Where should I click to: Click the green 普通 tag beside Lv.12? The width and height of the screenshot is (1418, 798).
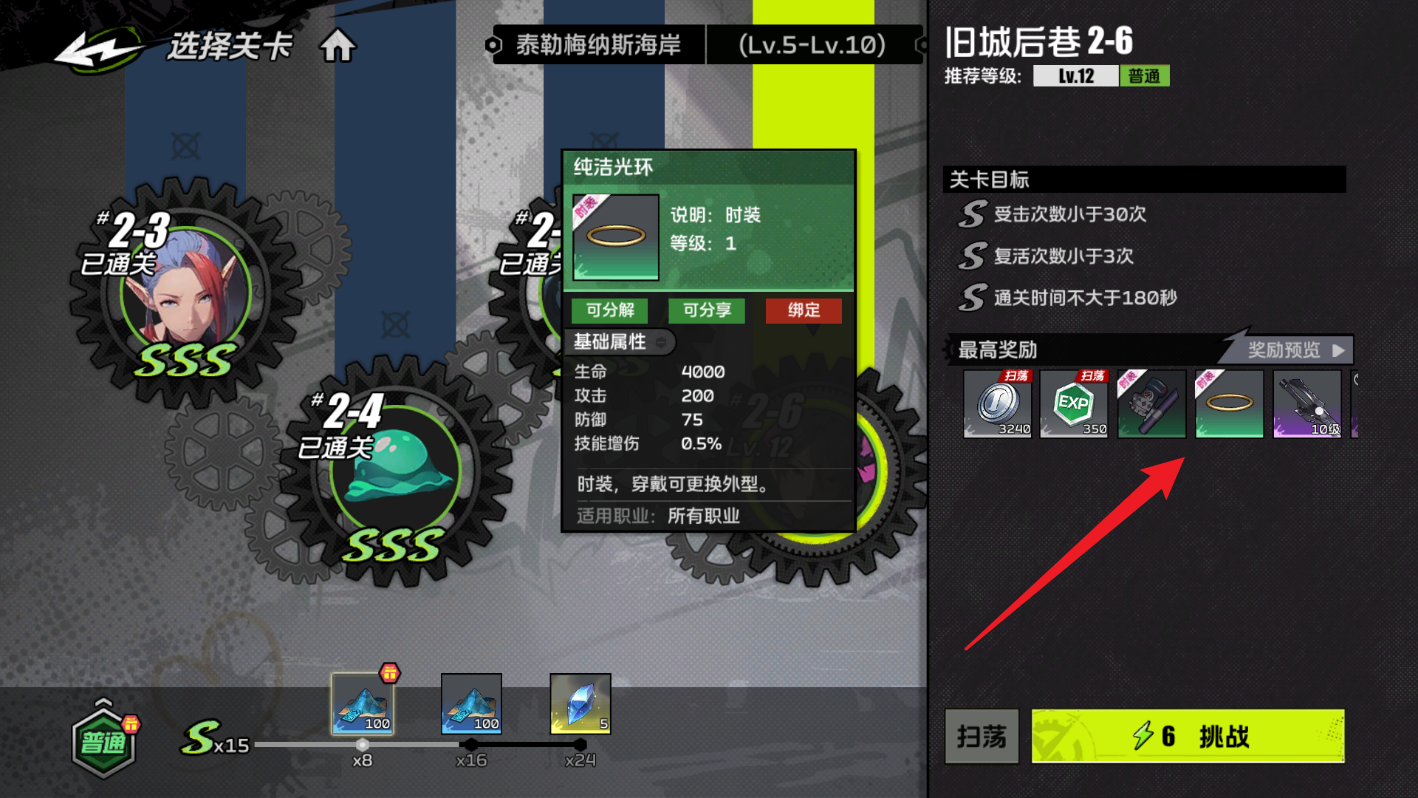(x=1144, y=75)
